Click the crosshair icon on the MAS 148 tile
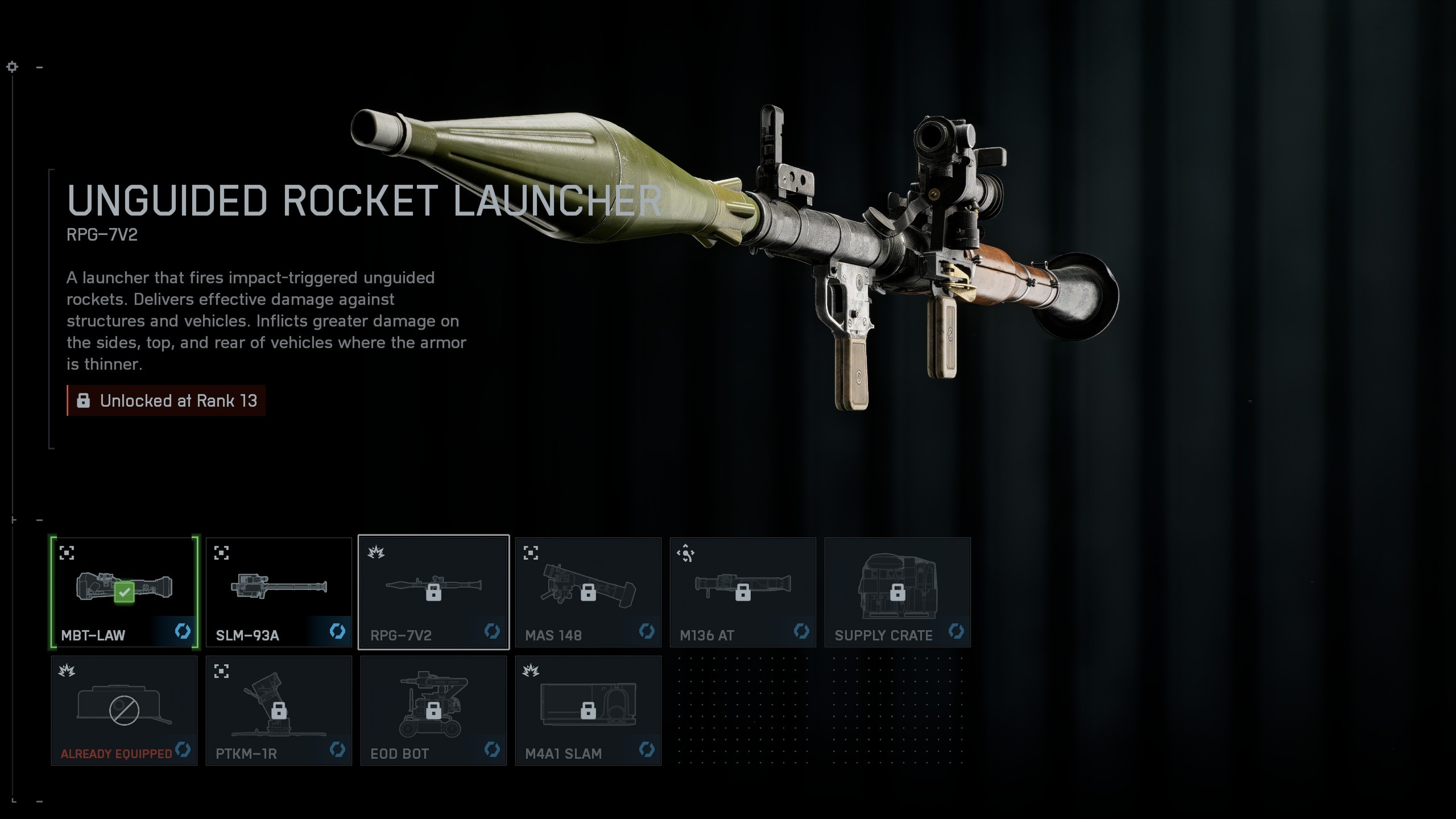The image size is (1456, 819). click(532, 553)
